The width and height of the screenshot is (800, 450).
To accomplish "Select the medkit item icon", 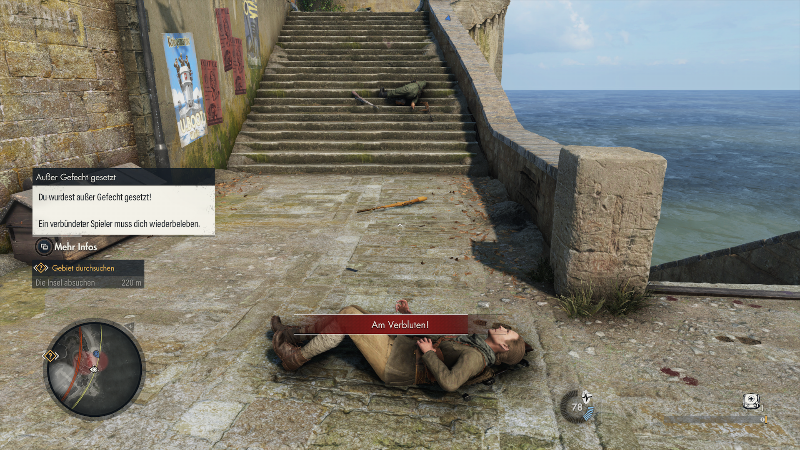I will pyautogui.click(x=752, y=401).
